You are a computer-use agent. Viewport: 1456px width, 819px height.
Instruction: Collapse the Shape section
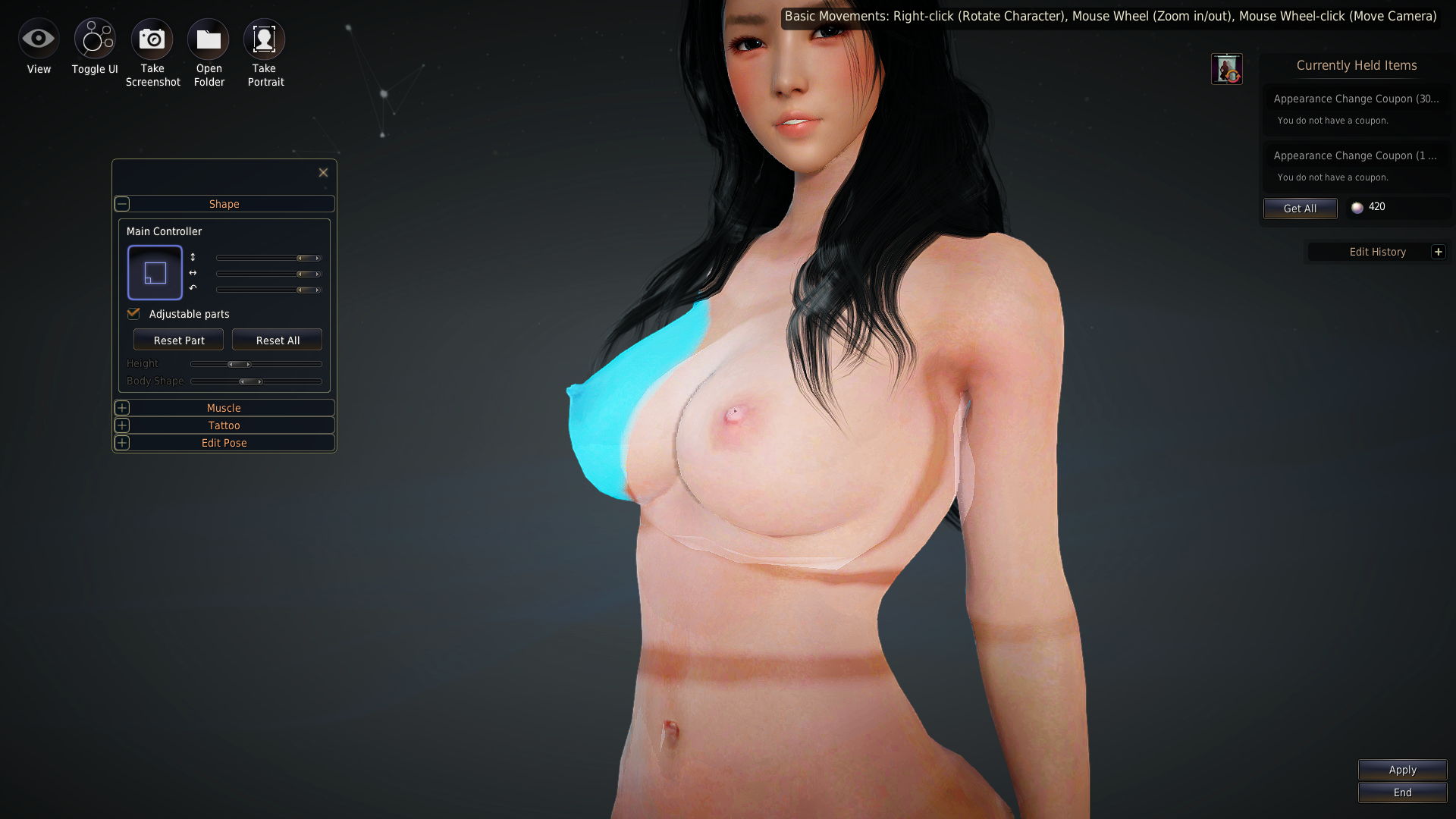[122, 203]
